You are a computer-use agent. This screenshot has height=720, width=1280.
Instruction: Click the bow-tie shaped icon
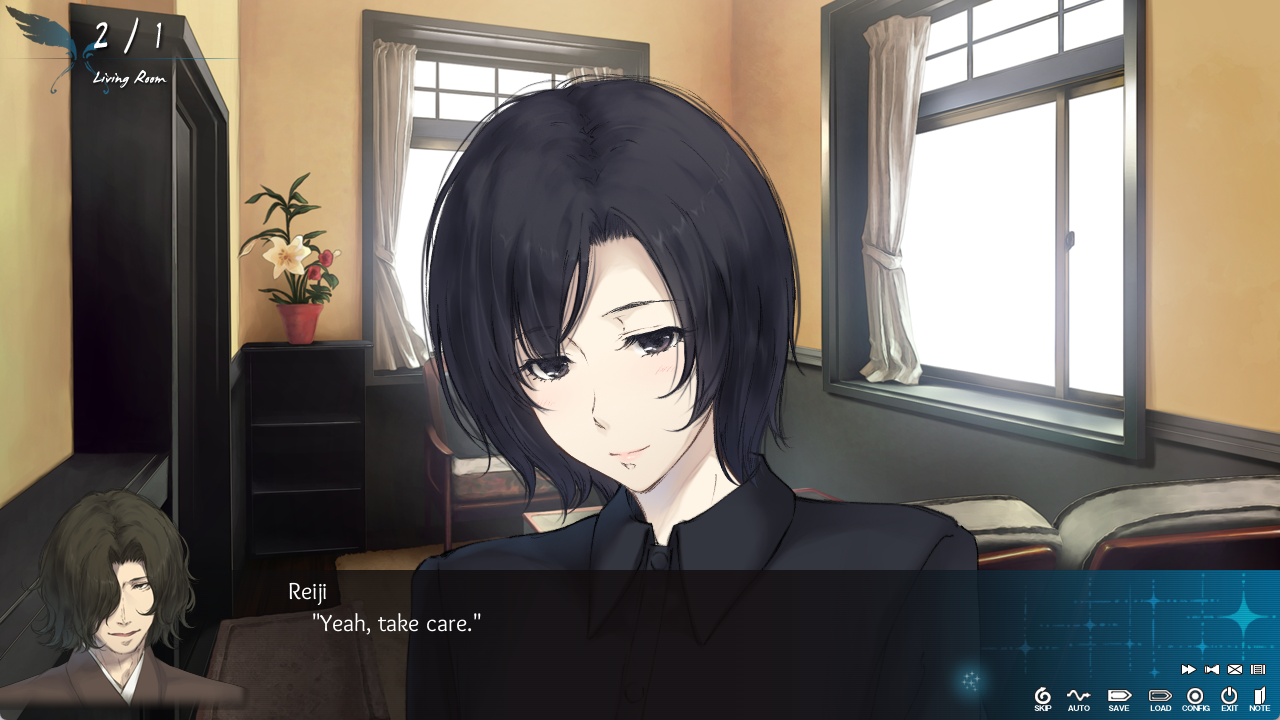click(x=1212, y=670)
